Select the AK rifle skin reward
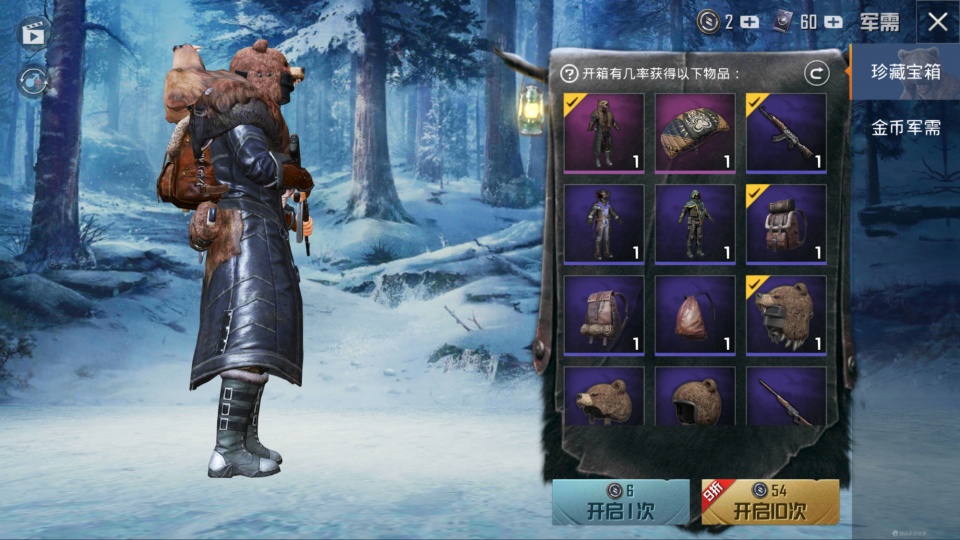The image size is (960, 540). [x=786, y=133]
